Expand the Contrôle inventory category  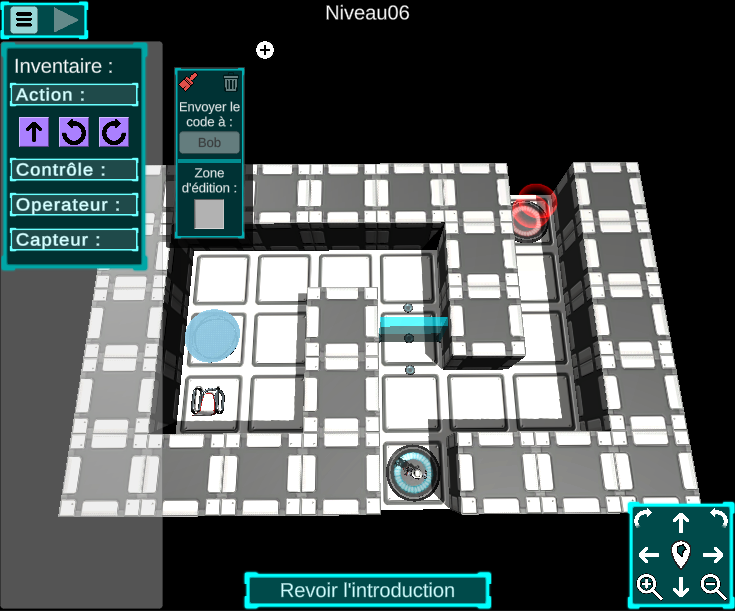(x=74, y=170)
